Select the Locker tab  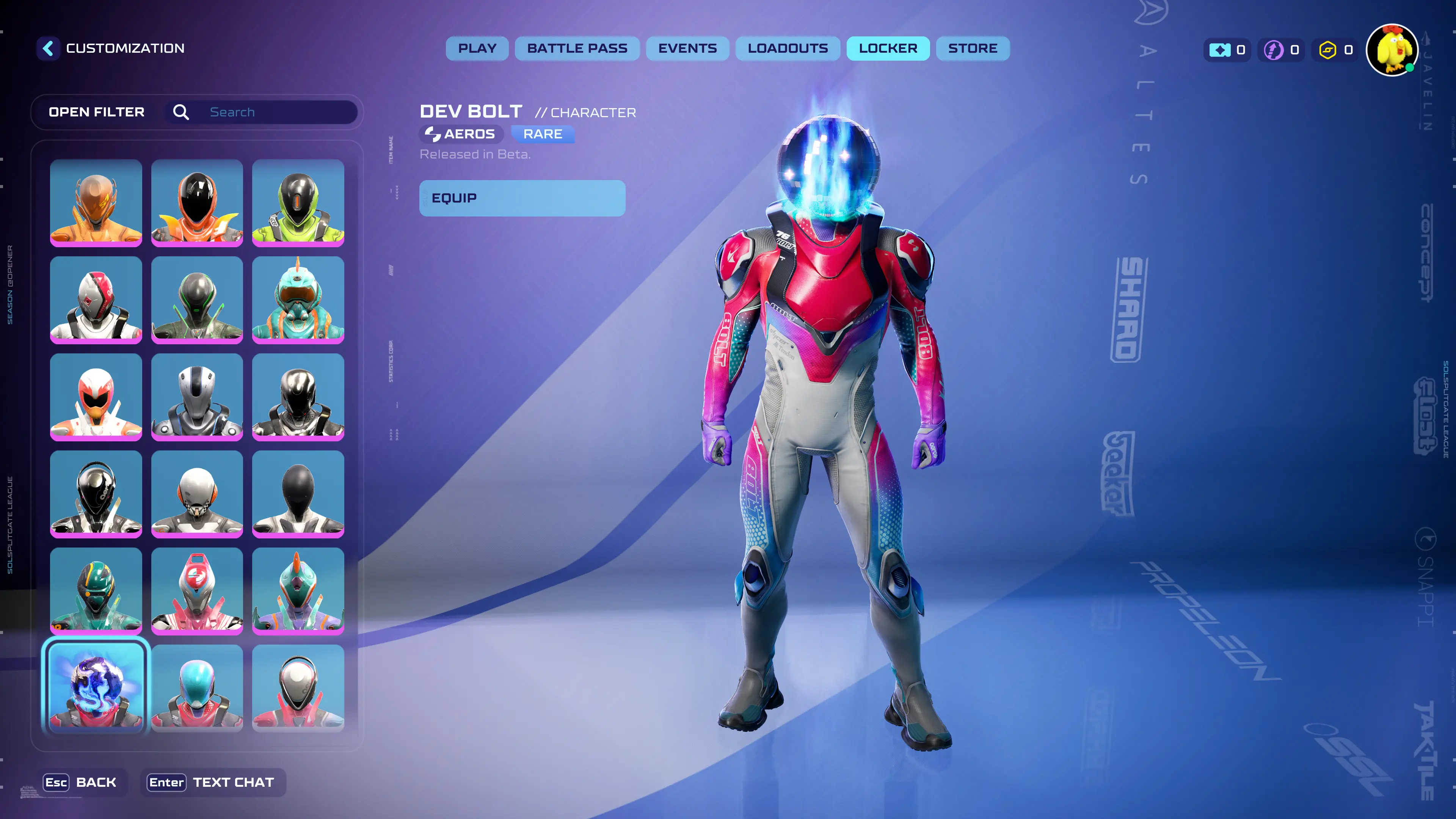point(888,49)
